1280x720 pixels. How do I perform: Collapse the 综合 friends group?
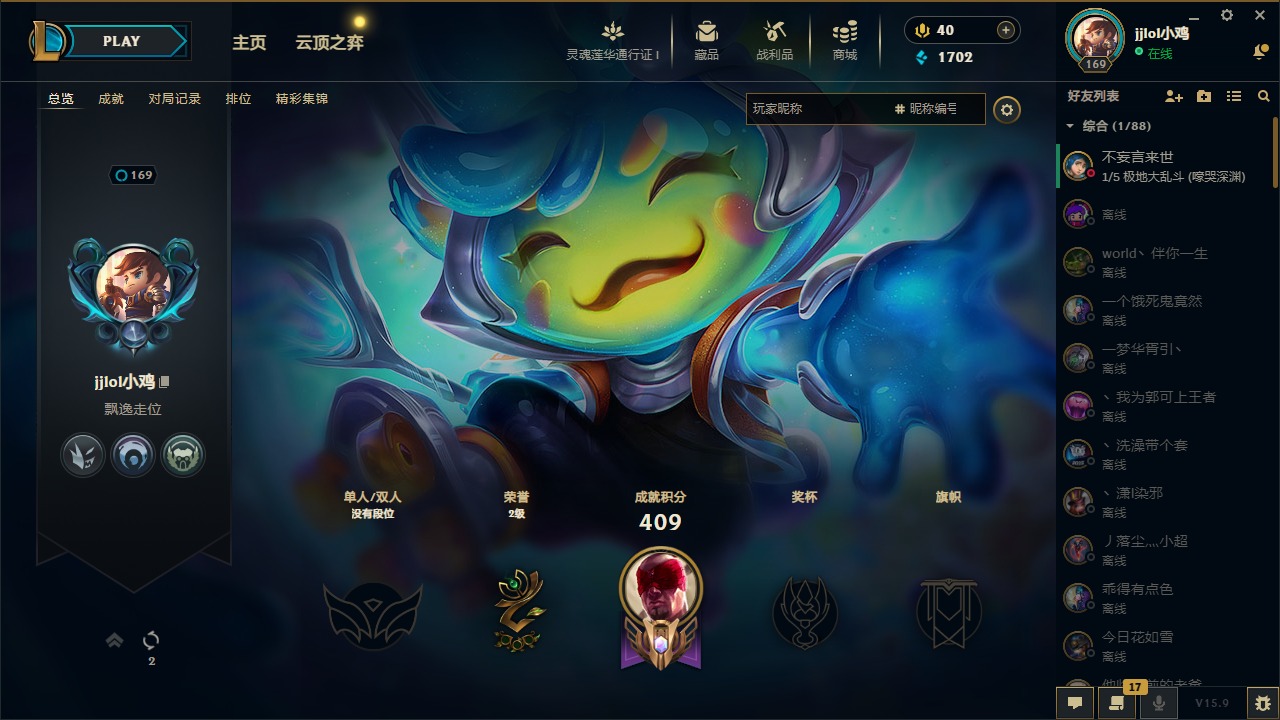point(1070,126)
